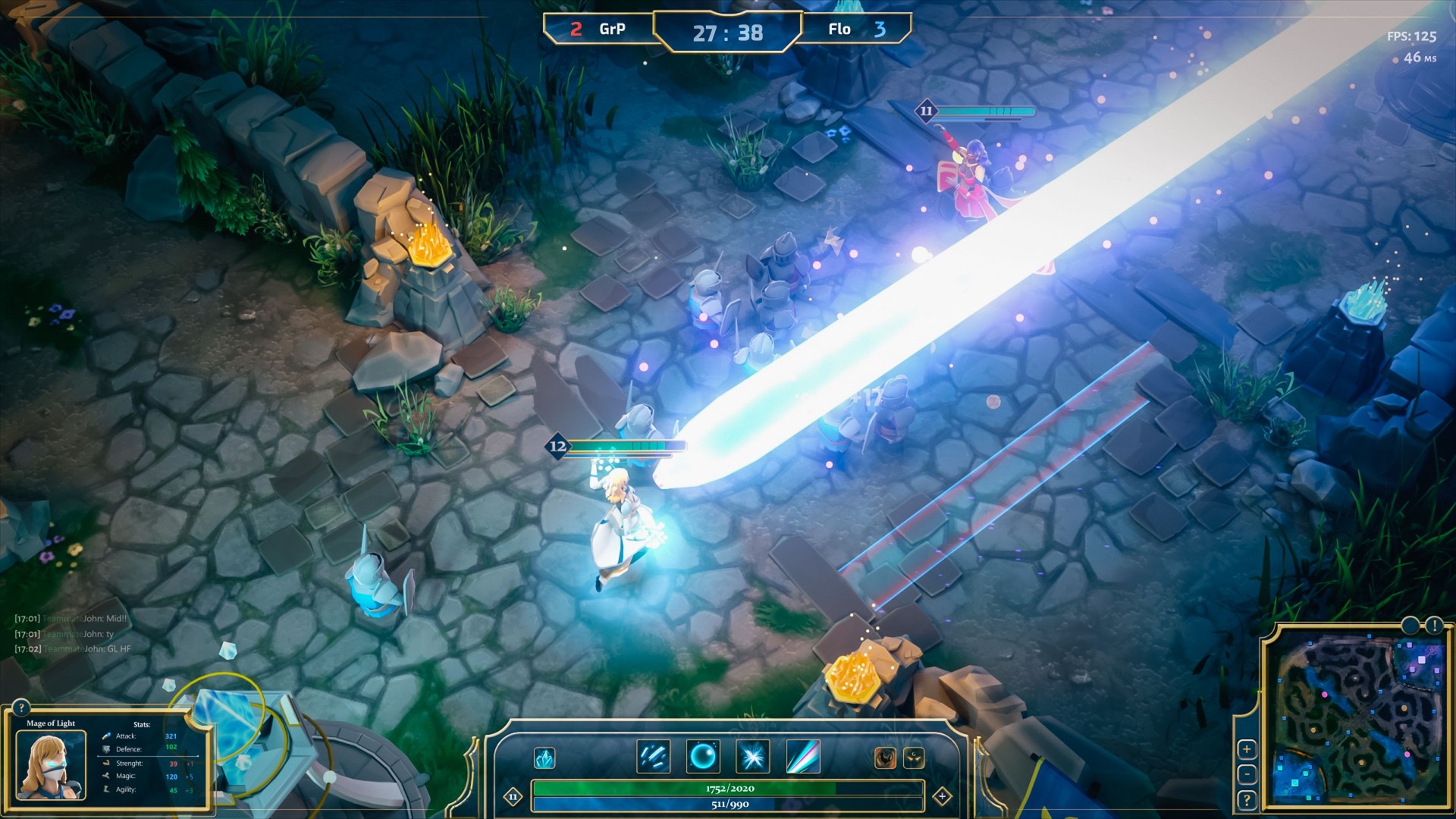
Task: Open the horned helmet trinket icon
Action: point(884,756)
